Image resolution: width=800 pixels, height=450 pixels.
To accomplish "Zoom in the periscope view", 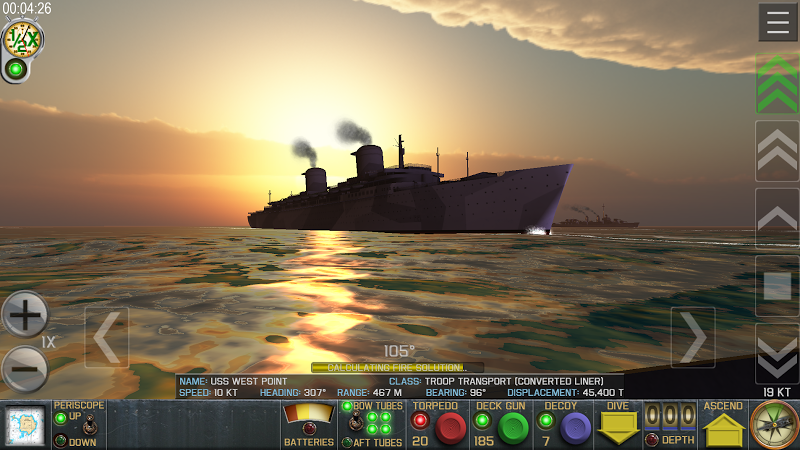I will (x=25, y=315).
